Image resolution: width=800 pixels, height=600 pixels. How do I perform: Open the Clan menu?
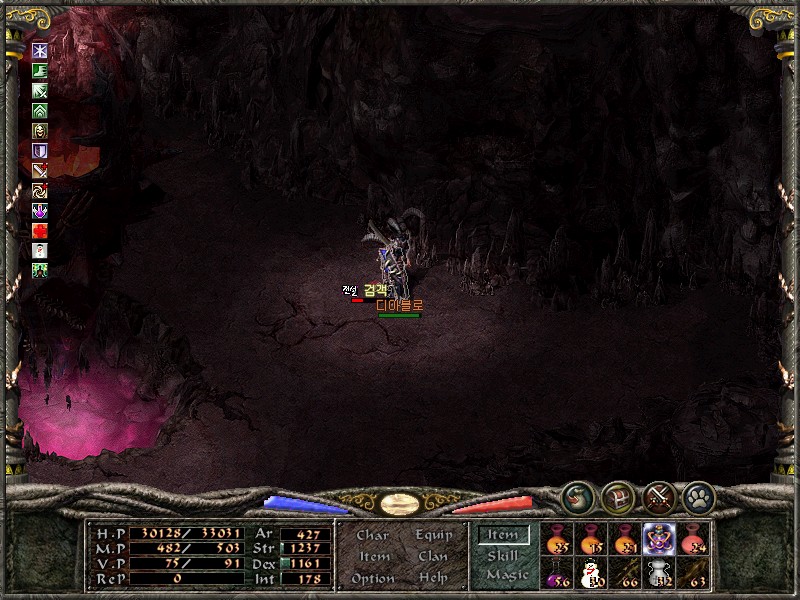click(433, 556)
